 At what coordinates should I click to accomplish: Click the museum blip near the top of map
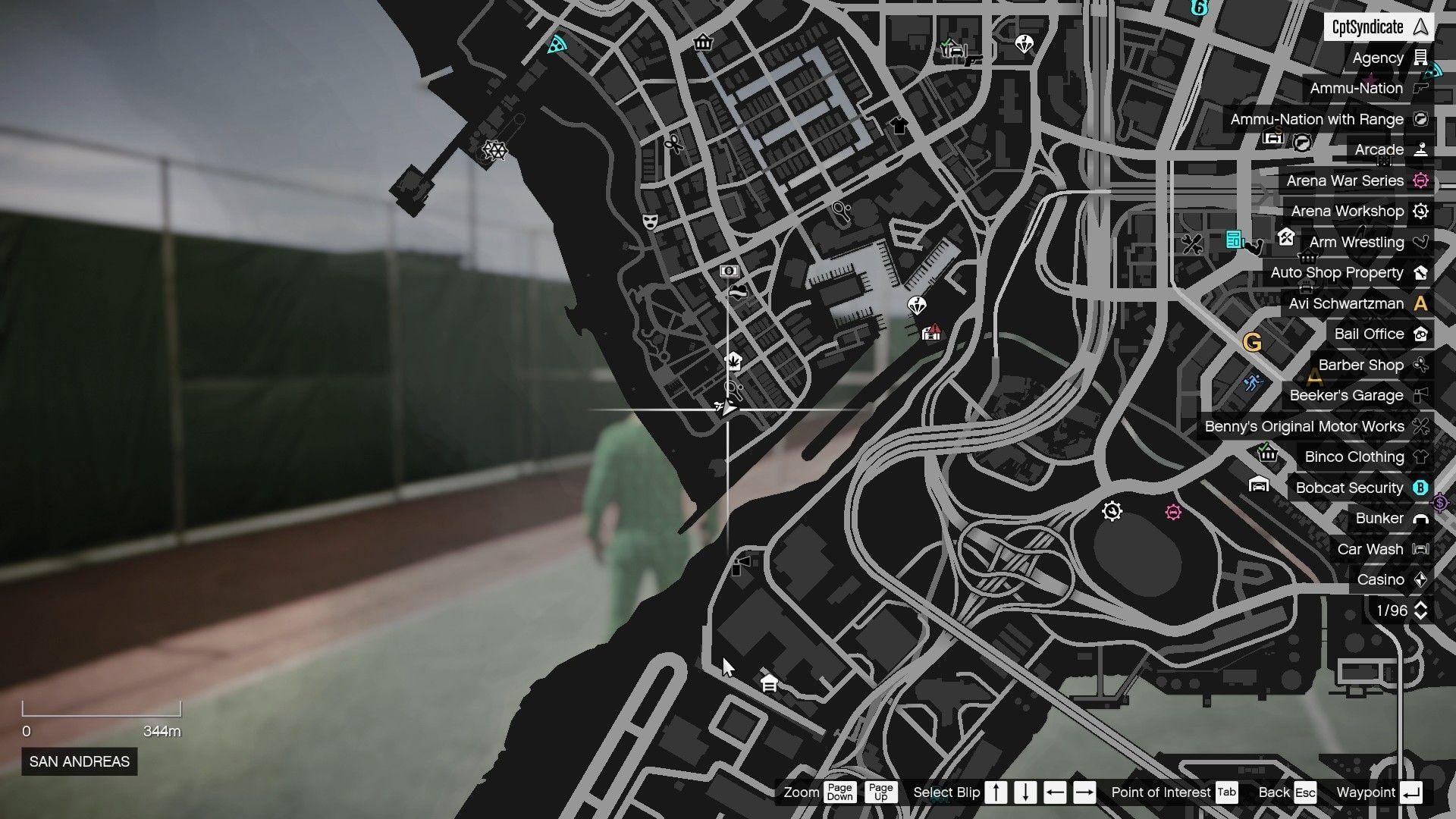704,43
